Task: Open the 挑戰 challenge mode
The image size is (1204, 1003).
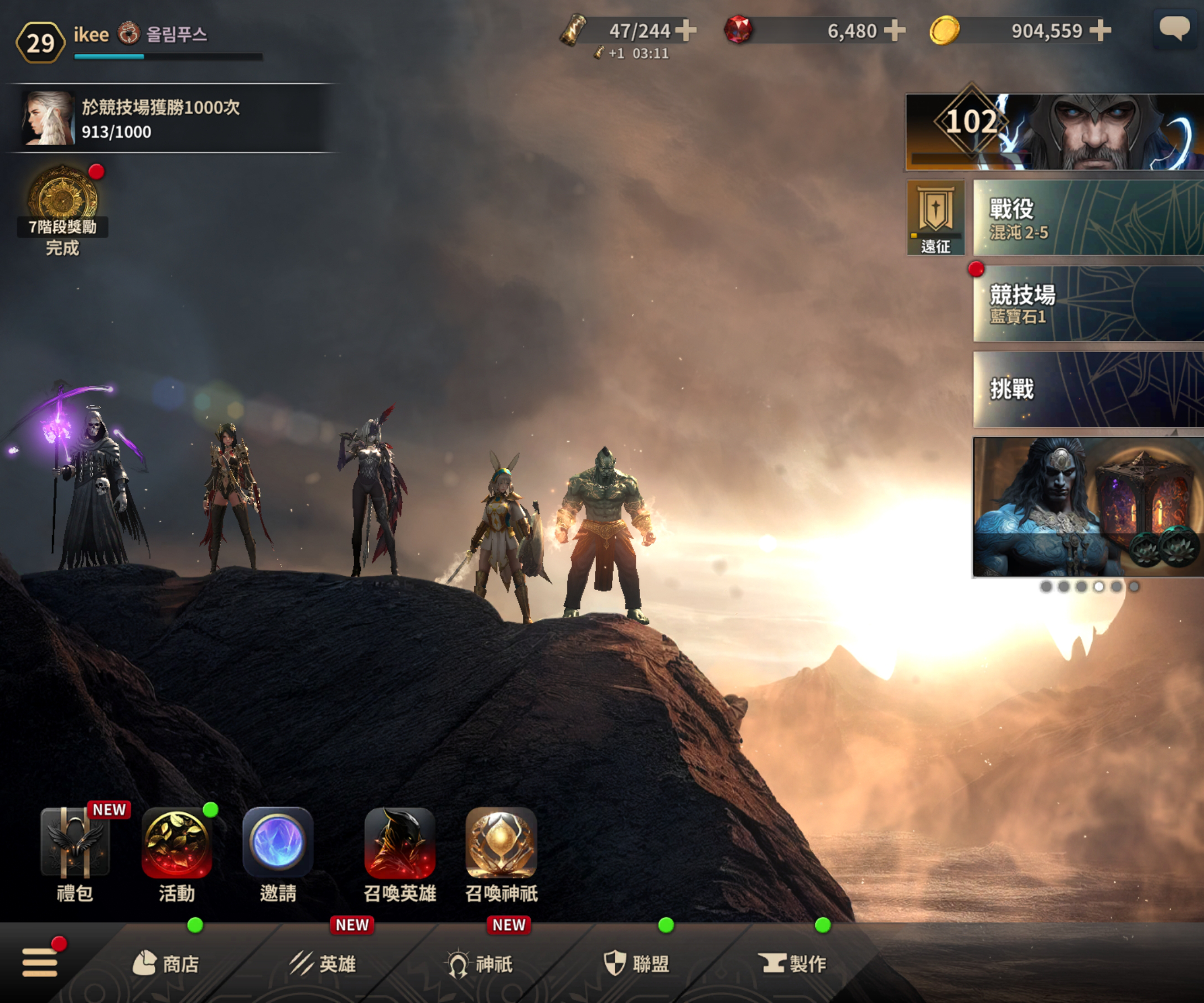Action: 1087,389
